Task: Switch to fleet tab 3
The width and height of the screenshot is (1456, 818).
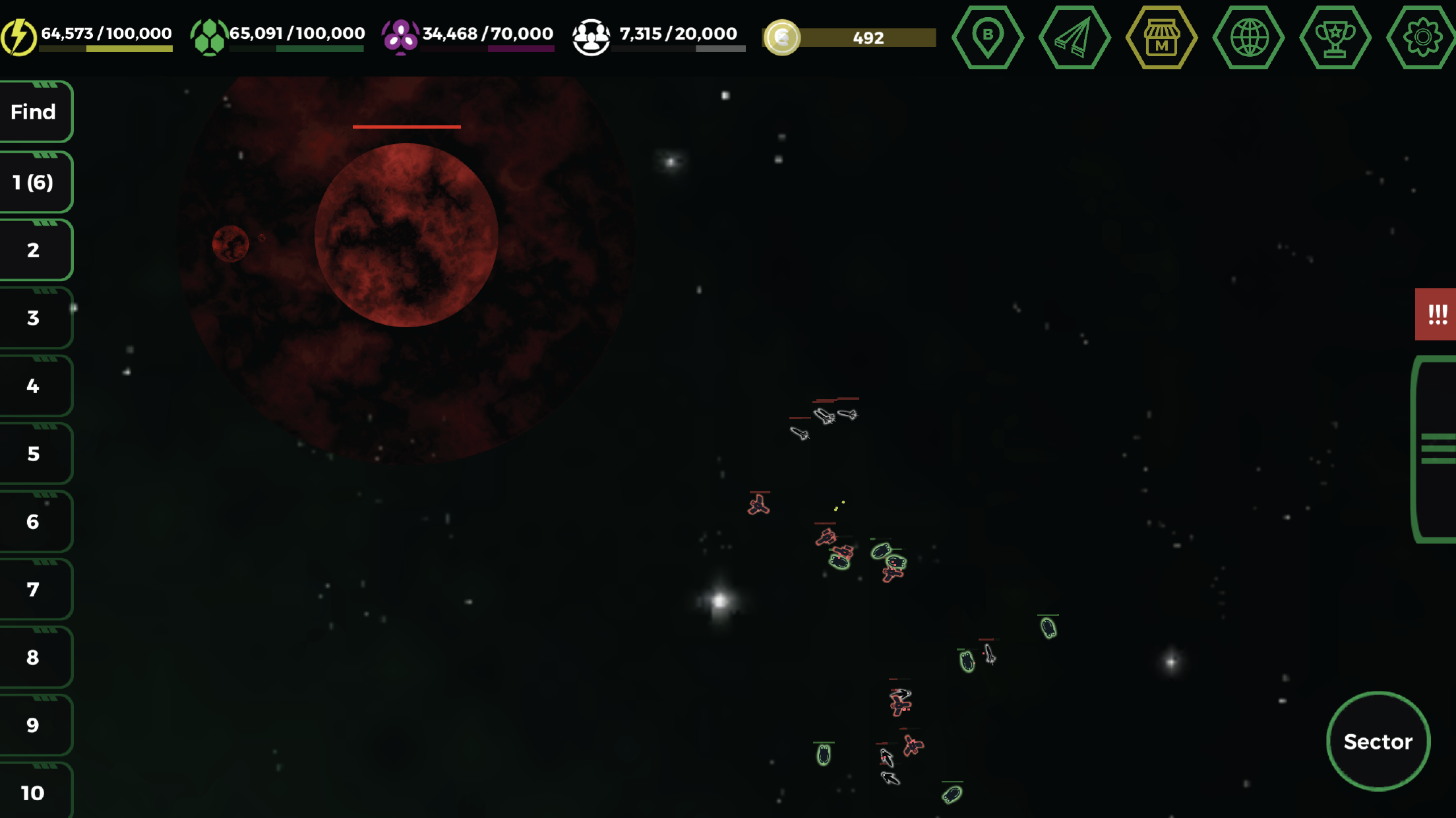Action: (32, 317)
